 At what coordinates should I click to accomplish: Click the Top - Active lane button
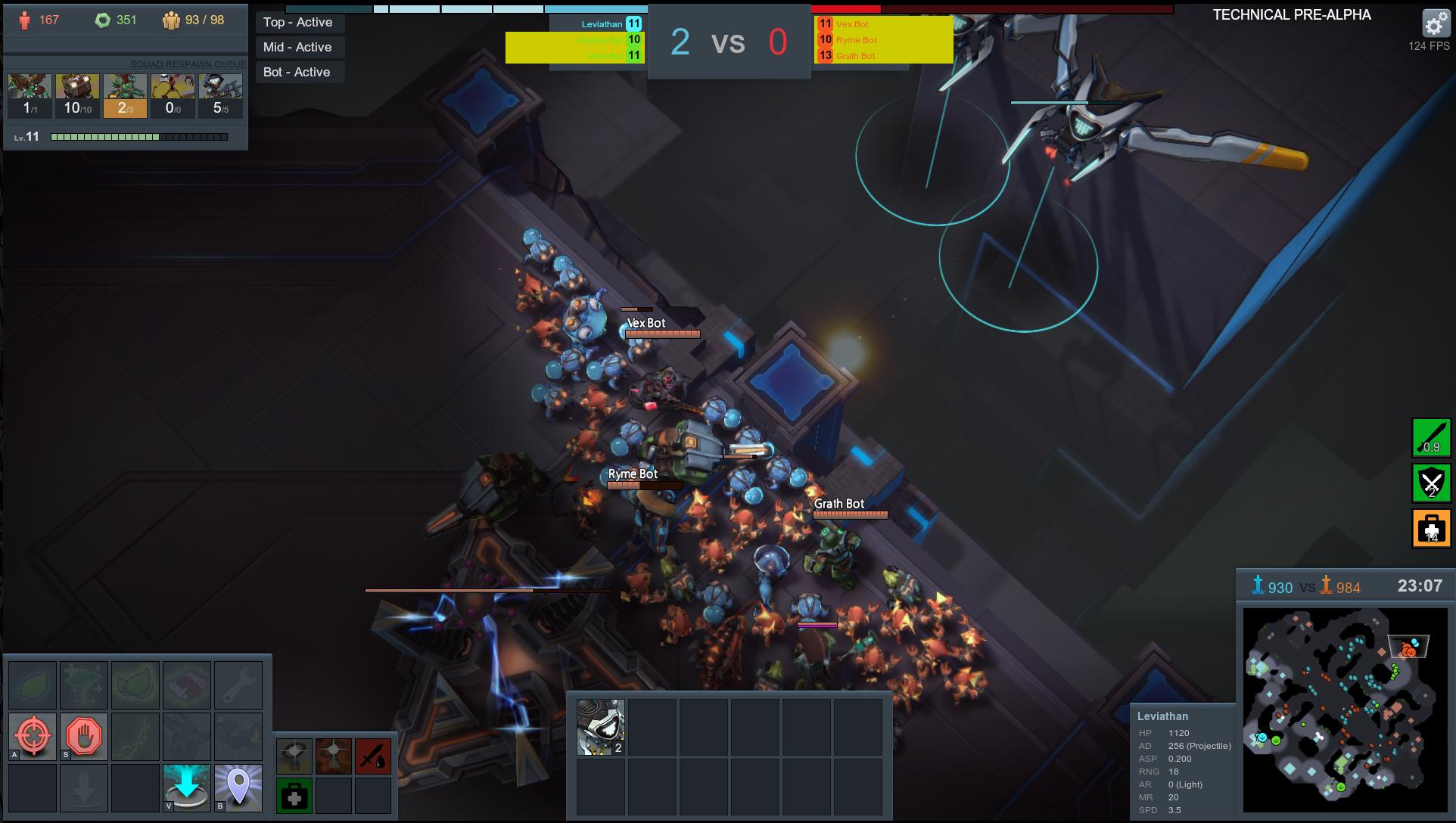[298, 23]
